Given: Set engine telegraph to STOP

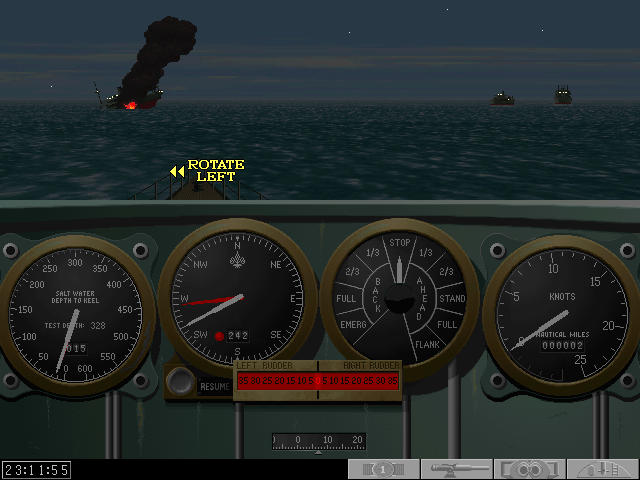Looking at the screenshot, I should [400, 242].
